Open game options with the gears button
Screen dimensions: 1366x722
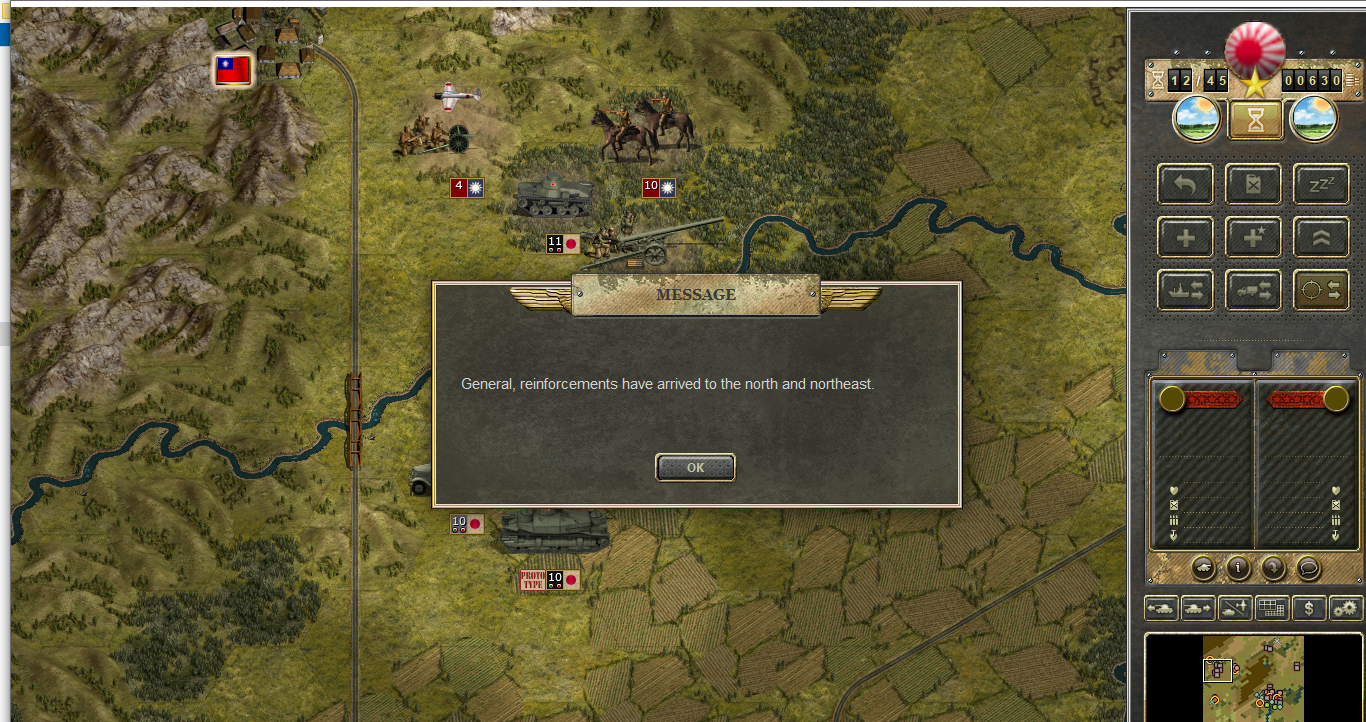pyautogui.click(x=1346, y=607)
